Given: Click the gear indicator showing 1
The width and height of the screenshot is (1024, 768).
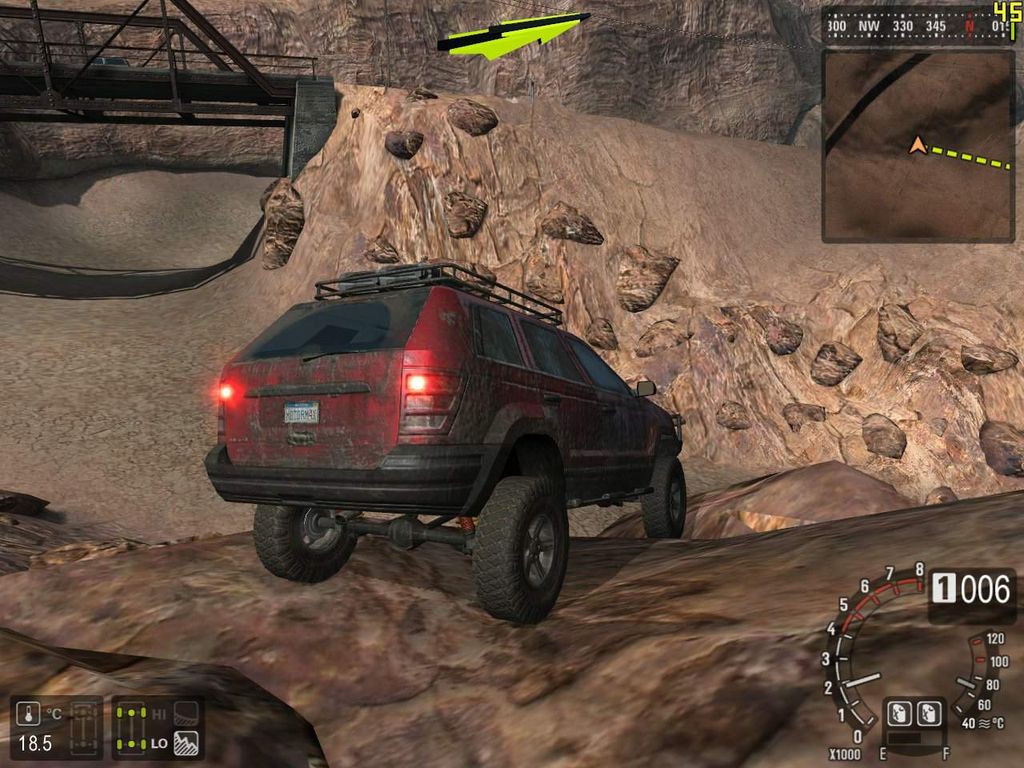Looking at the screenshot, I should [943, 589].
